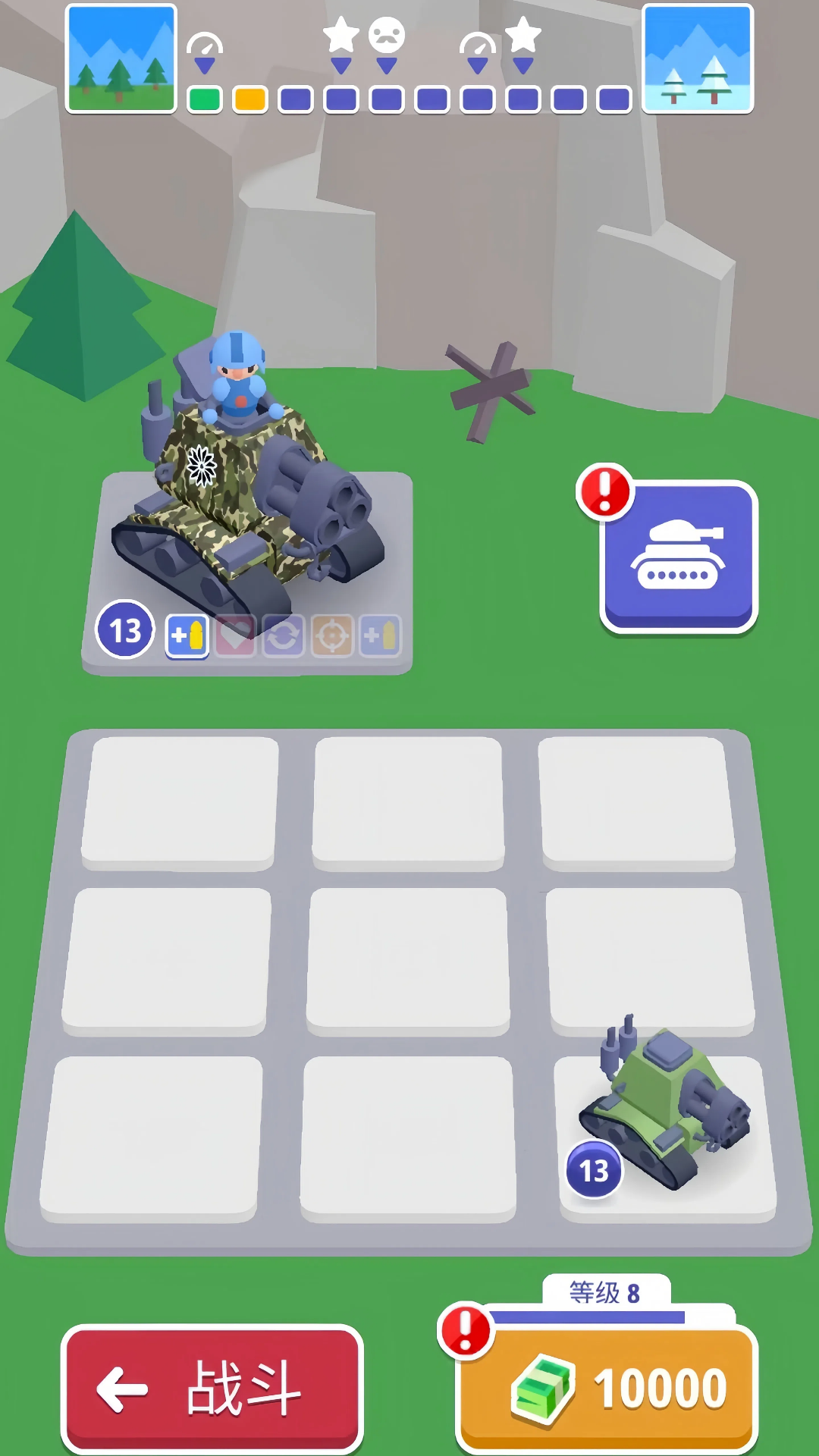Open the snowy mountain stage thumbnail
Viewport: 819px width, 1456px height.
(698, 58)
